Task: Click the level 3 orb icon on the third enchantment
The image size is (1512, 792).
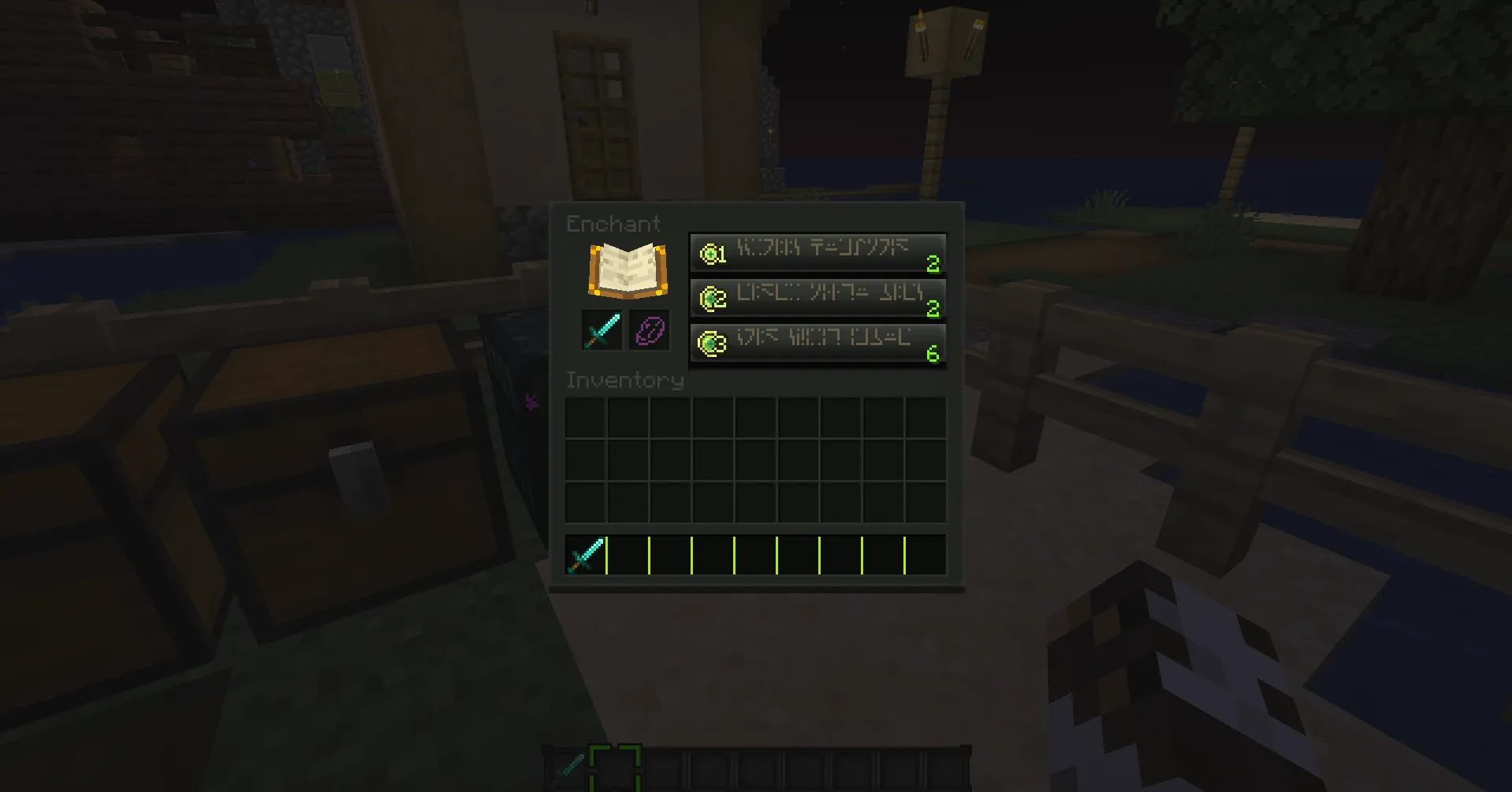Action: click(712, 341)
